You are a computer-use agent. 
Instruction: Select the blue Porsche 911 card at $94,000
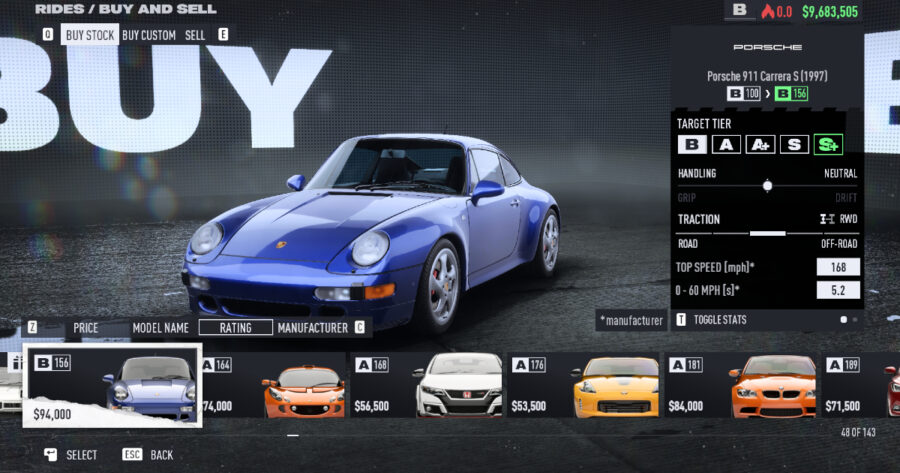[x=113, y=386]
